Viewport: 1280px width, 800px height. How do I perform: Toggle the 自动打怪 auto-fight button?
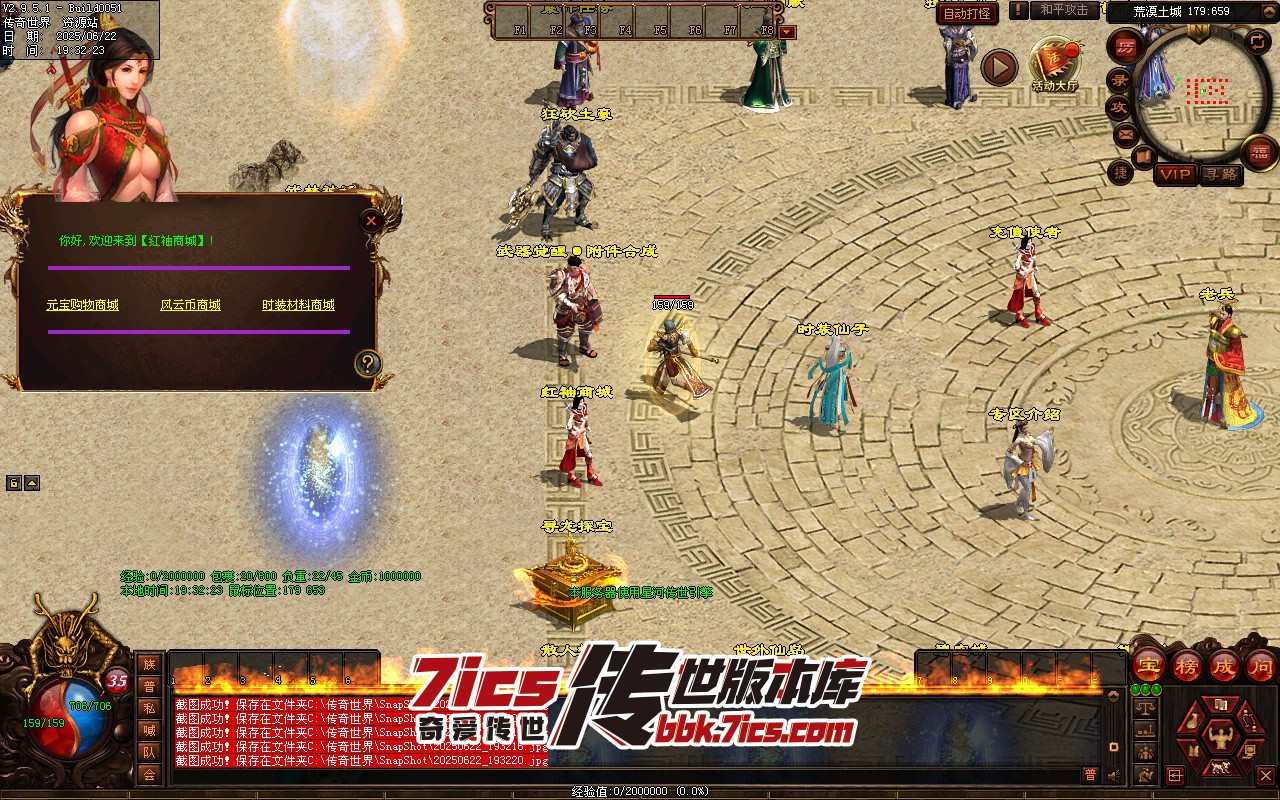pyautogui.click(x=968, y=13)
